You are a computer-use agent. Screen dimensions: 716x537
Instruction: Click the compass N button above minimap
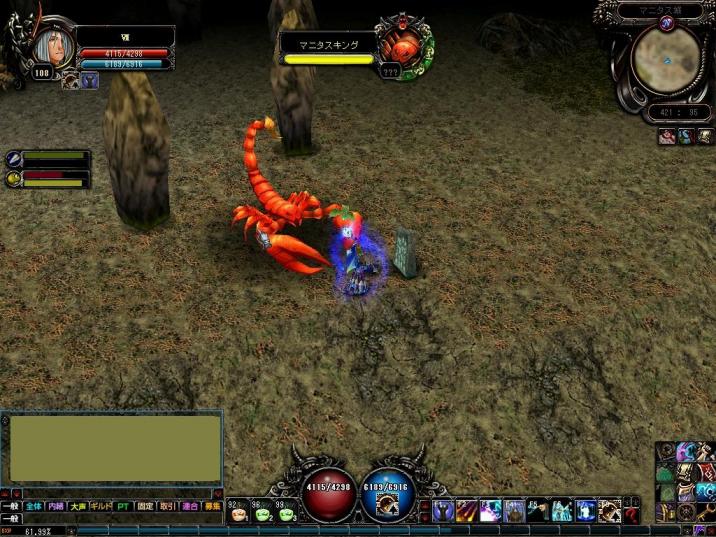[667, 23]
